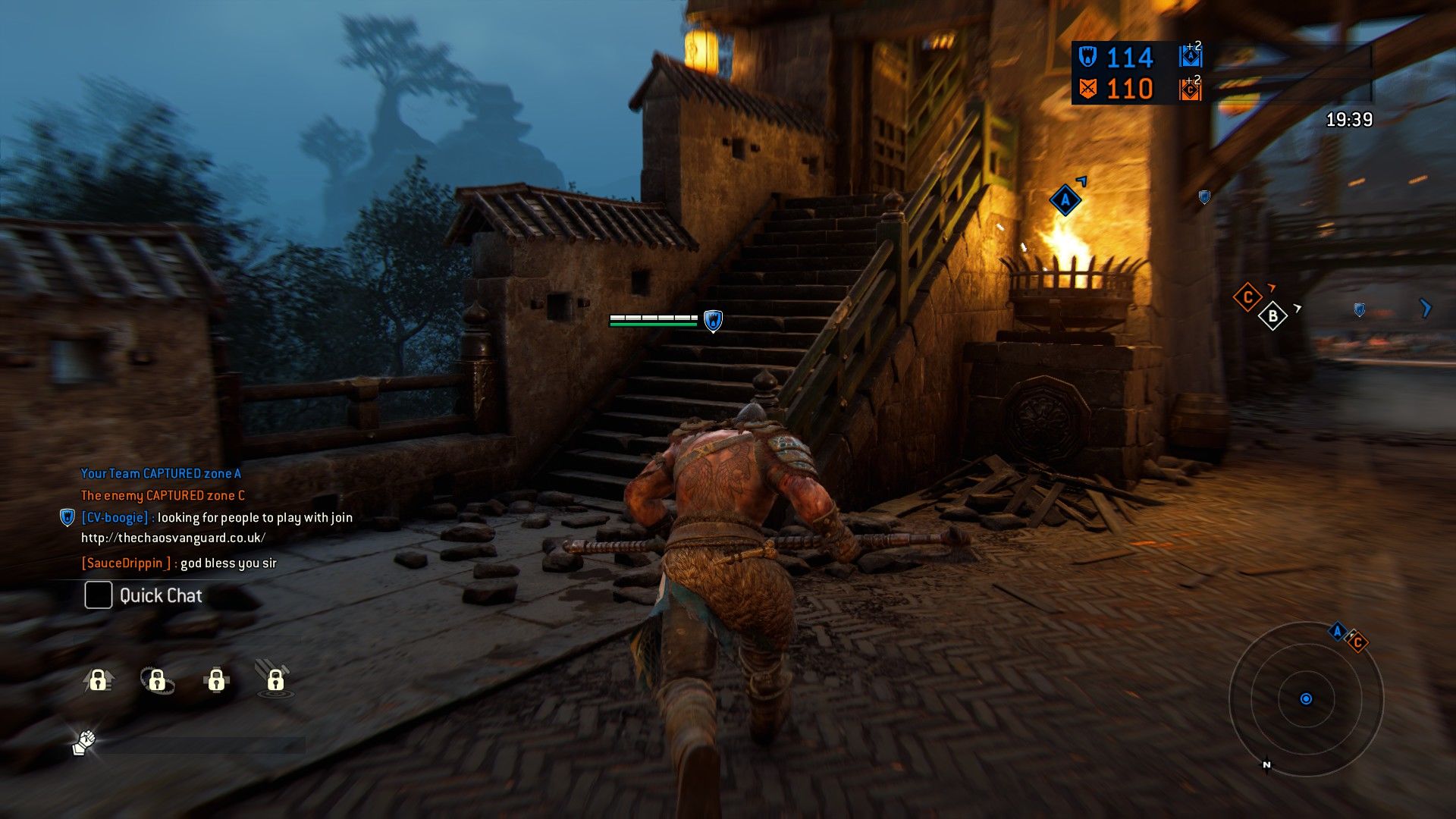This screenshot has width=1456, height=819.
Task: Click the orange zone C scoreboard icon
Action: (x=1191, y=89)
